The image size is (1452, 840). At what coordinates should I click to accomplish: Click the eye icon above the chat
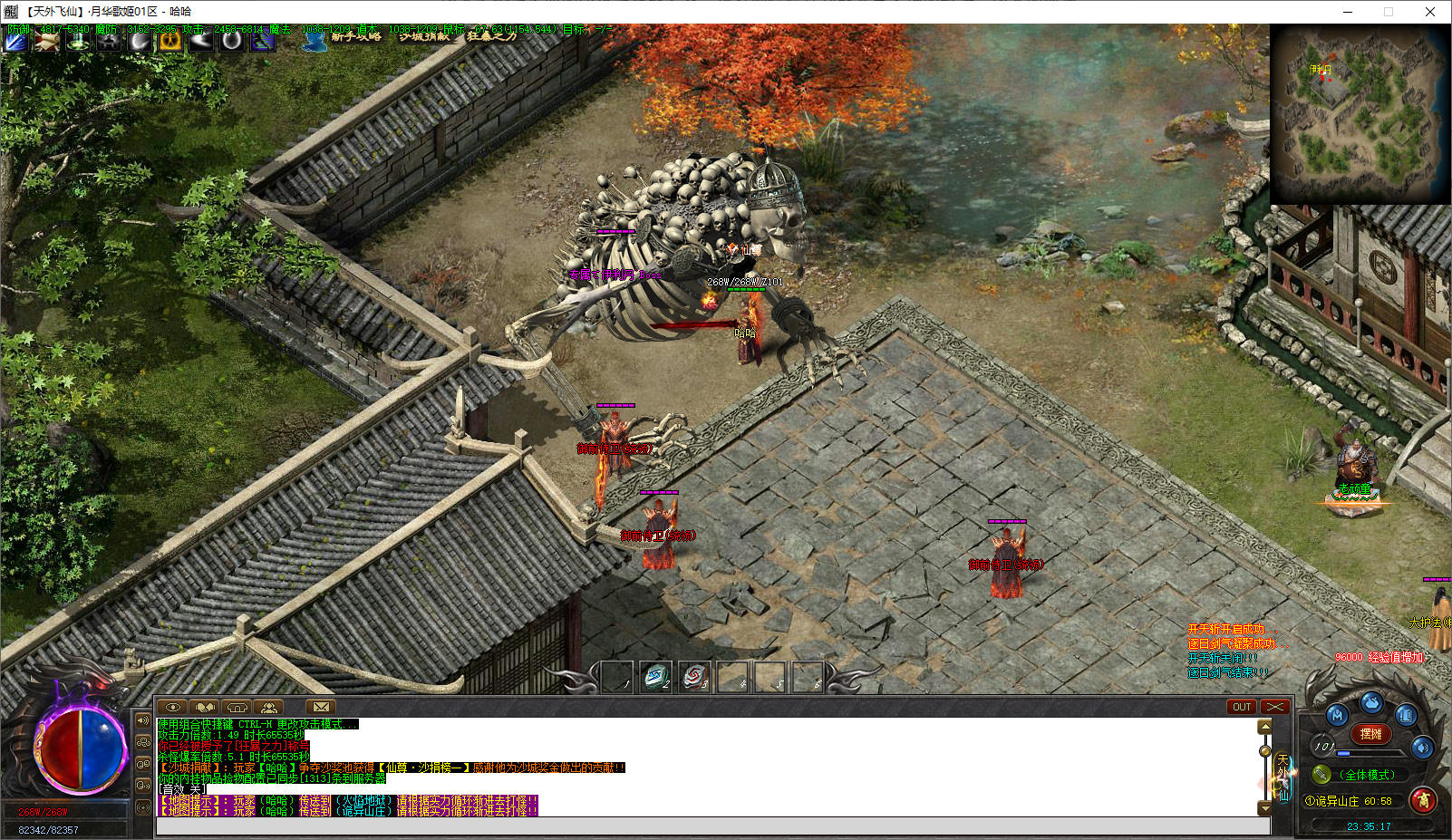[x=173, y=707]
